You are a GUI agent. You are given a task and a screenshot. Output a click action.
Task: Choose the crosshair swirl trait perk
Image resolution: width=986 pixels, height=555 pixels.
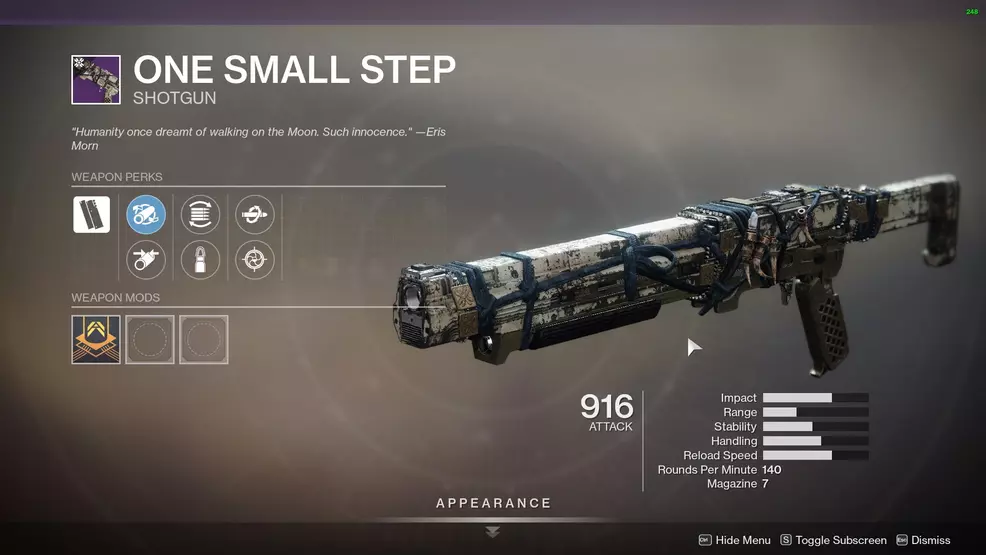(x=254, y=260)
